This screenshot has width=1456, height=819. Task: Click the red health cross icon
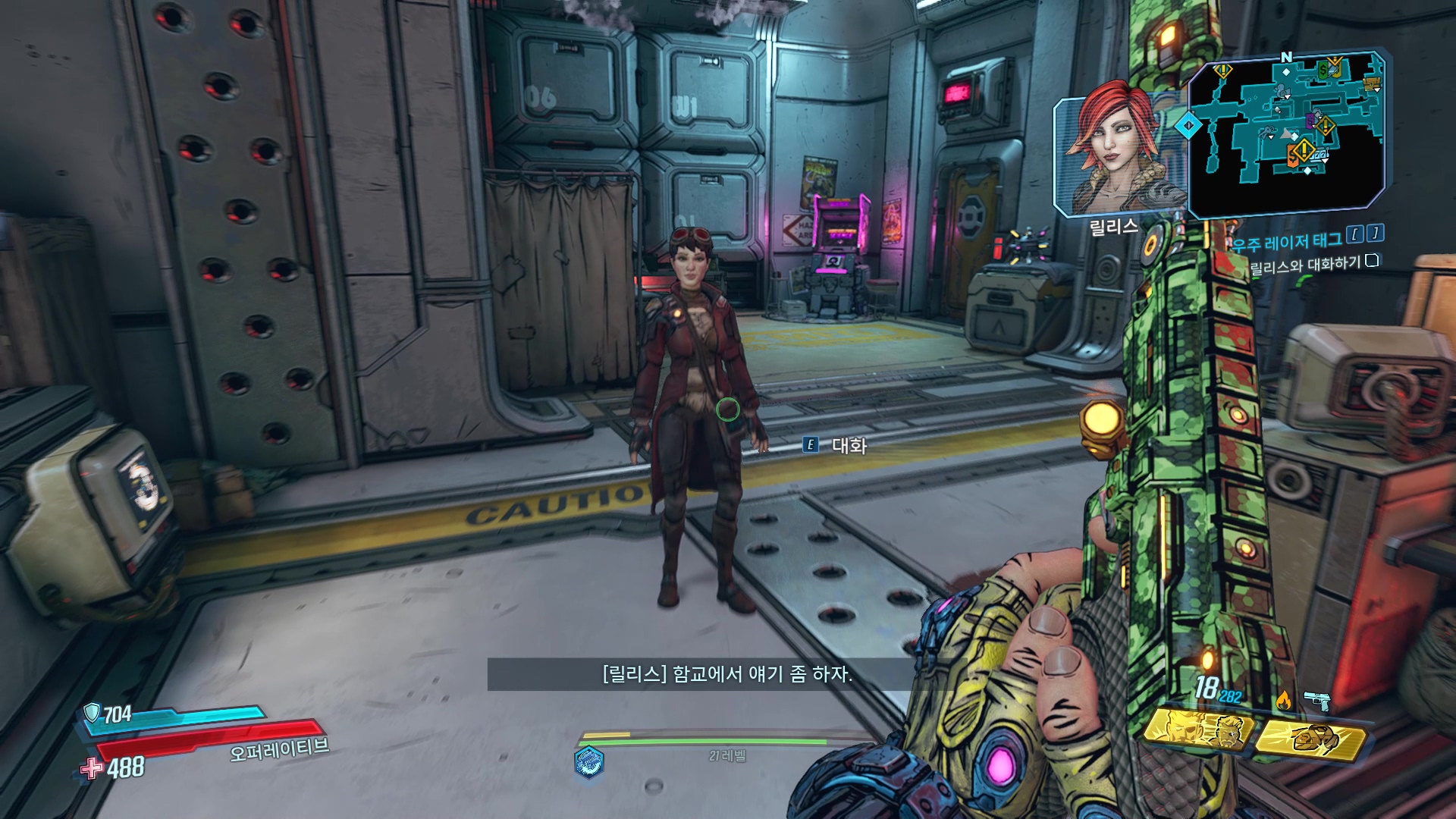(x=92, y=768)
